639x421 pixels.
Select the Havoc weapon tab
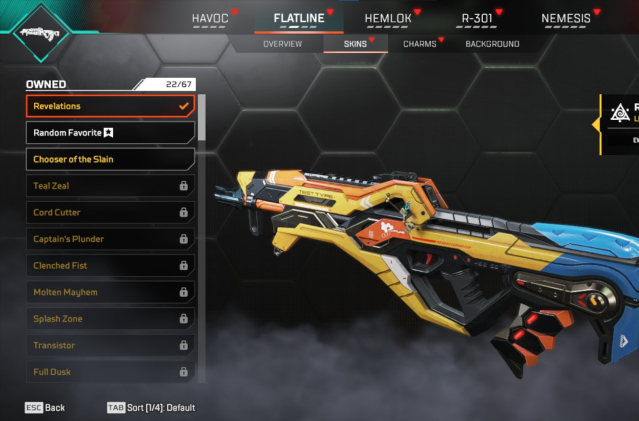coord(211,18)
